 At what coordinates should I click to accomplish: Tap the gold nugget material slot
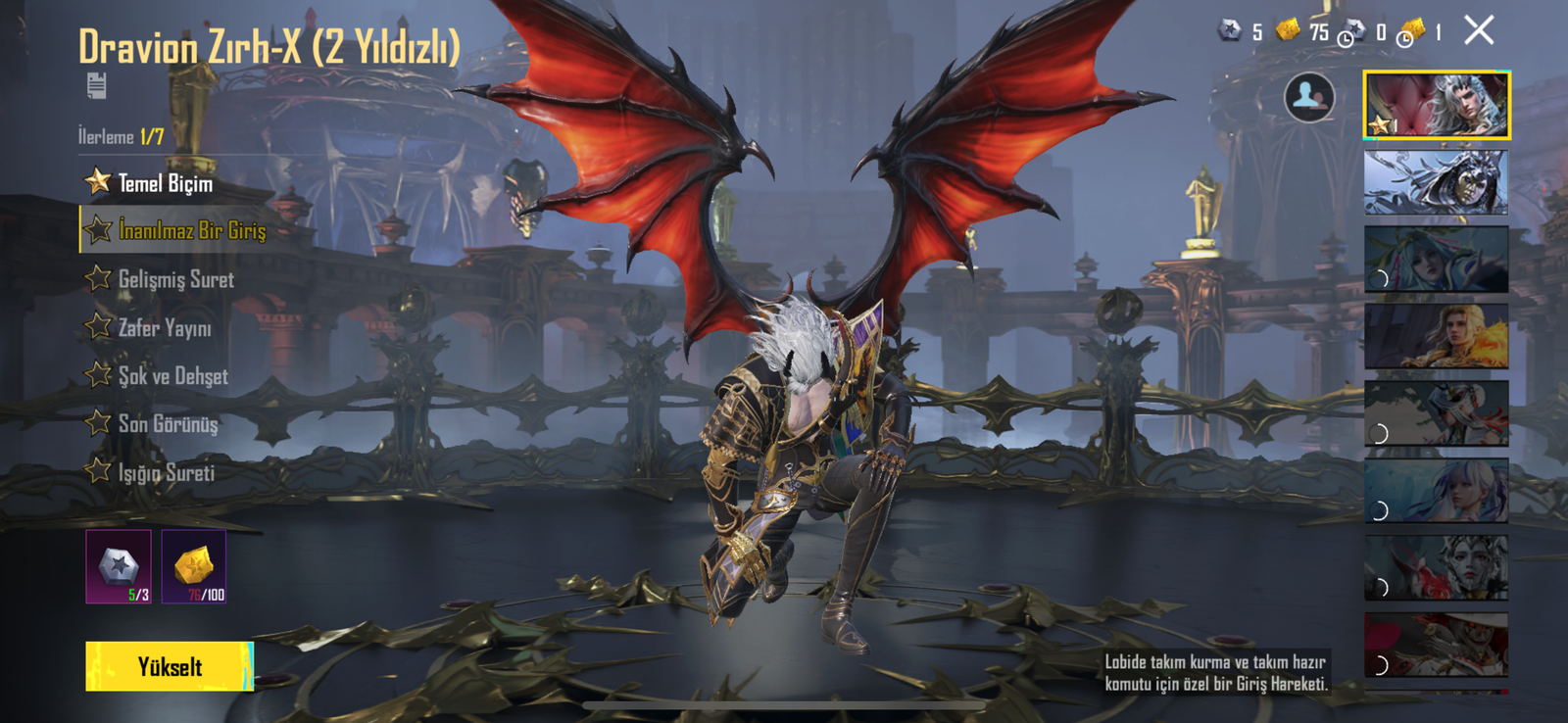[194, 566]
